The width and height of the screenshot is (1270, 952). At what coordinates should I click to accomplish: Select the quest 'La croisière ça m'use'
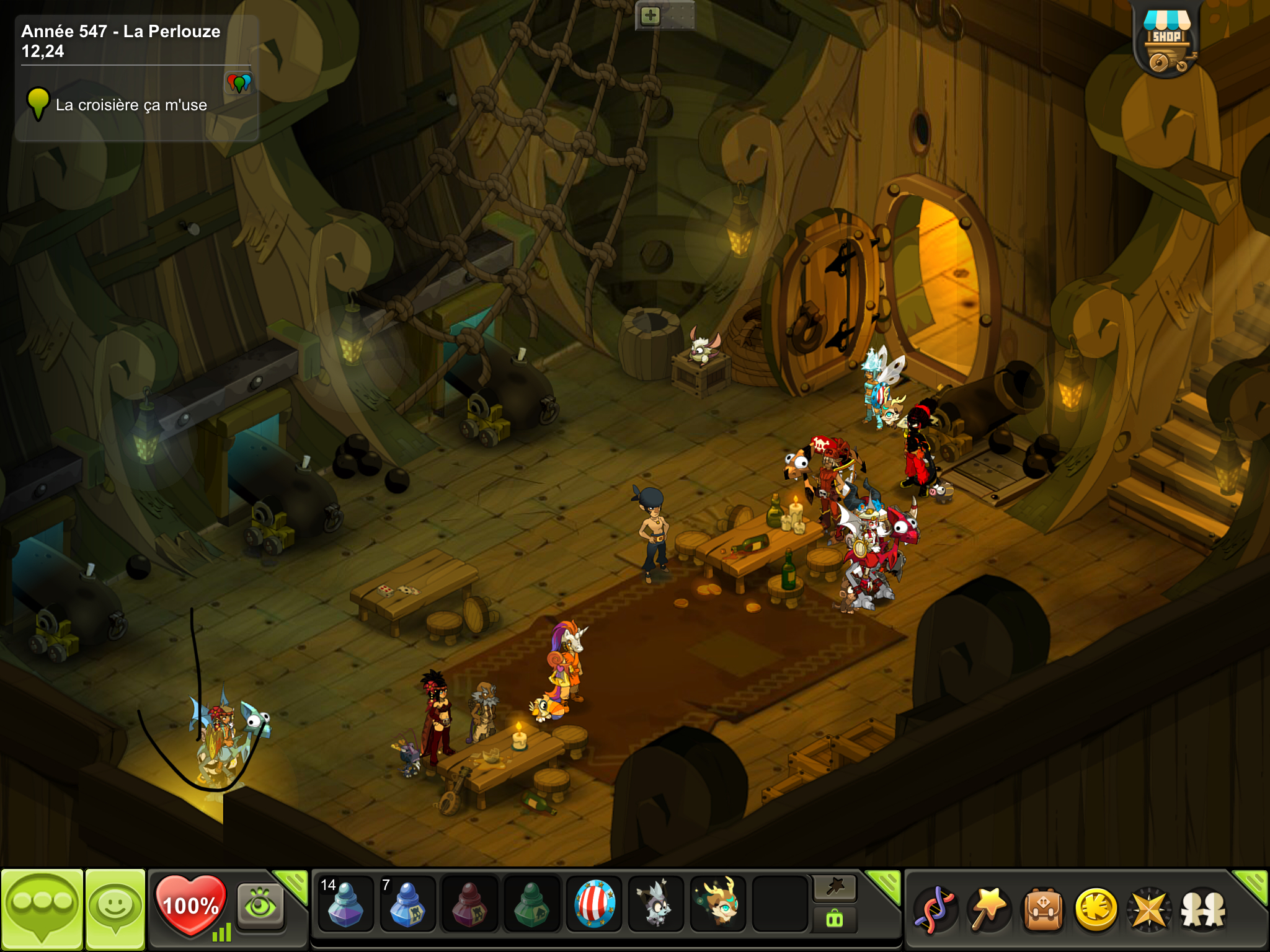click(131, 105)
